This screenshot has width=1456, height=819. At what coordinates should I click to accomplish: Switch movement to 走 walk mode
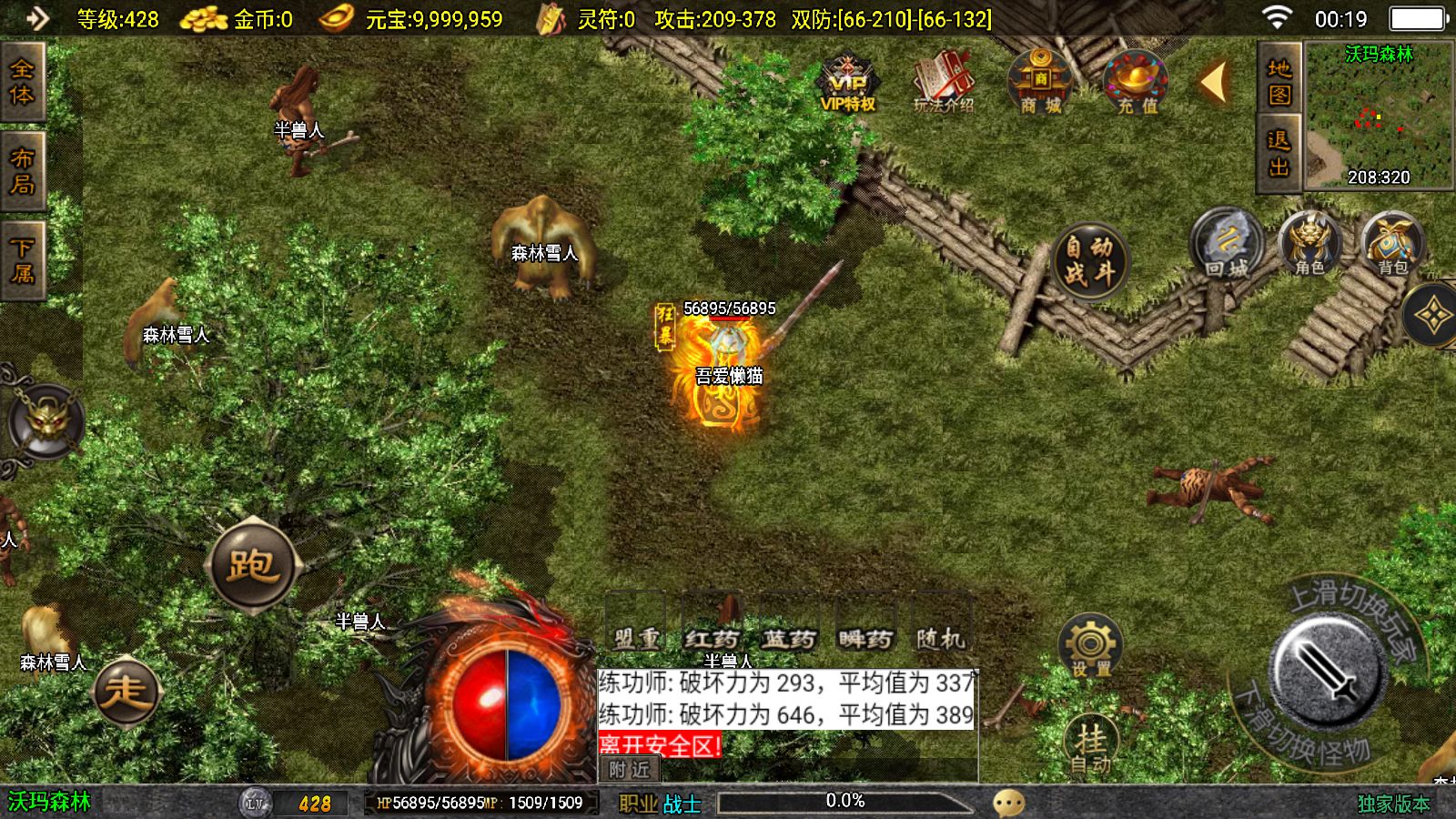(126, 692)
